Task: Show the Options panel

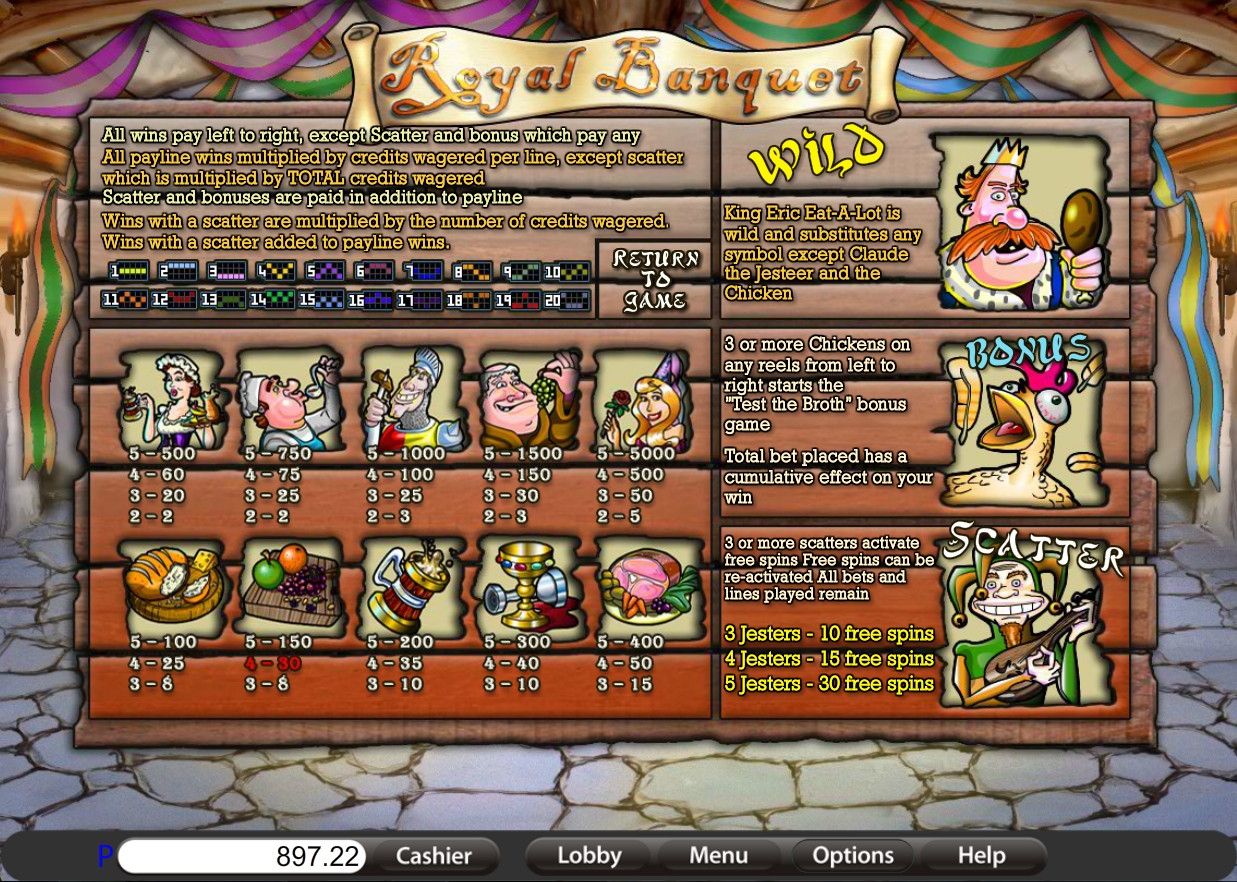Action: coord(852,856)
